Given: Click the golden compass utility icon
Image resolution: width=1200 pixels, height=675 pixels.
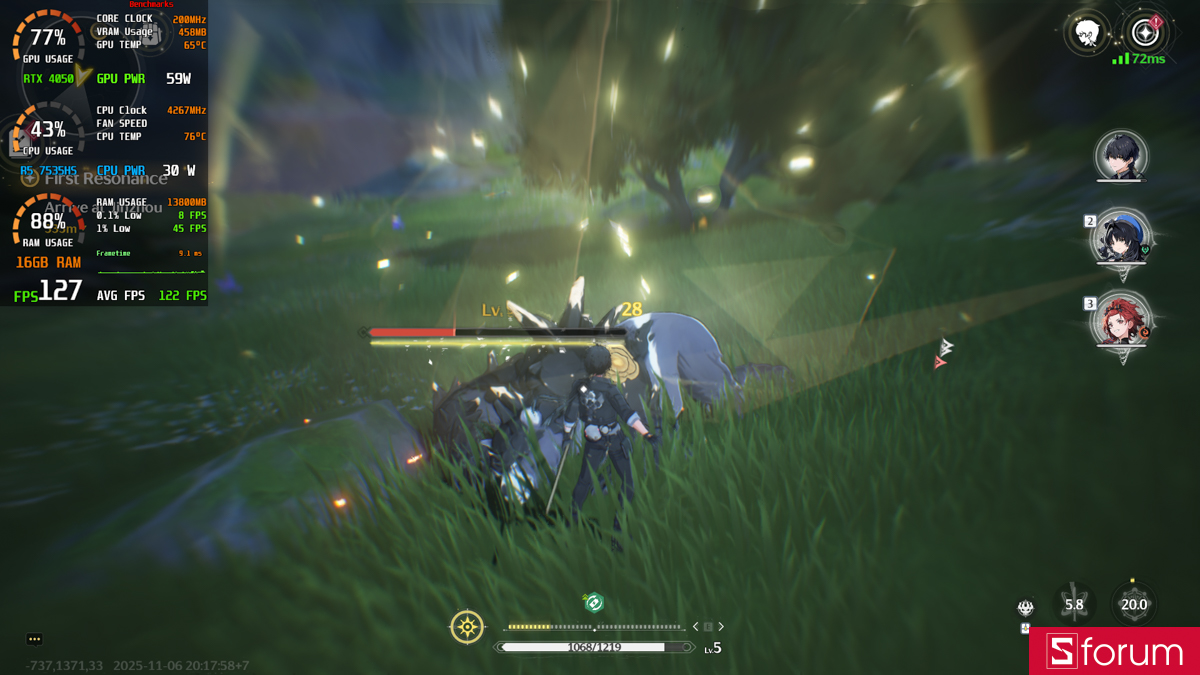Looking at the screenshot, I should [467, 627].
